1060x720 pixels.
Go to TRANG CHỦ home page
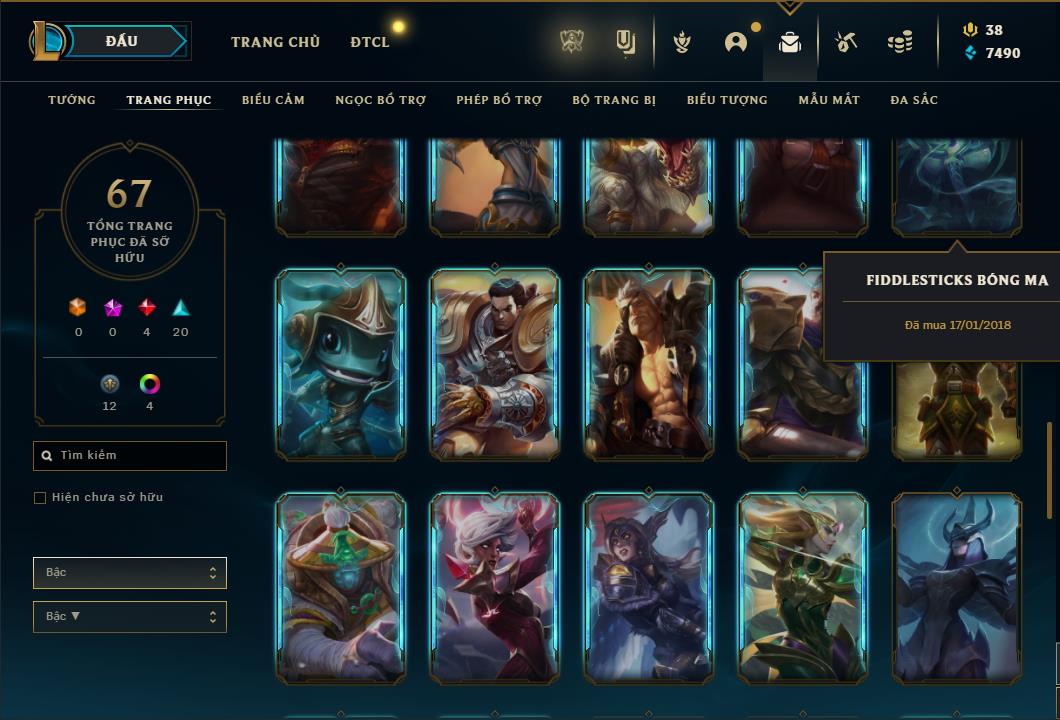(x=275, y=42)
